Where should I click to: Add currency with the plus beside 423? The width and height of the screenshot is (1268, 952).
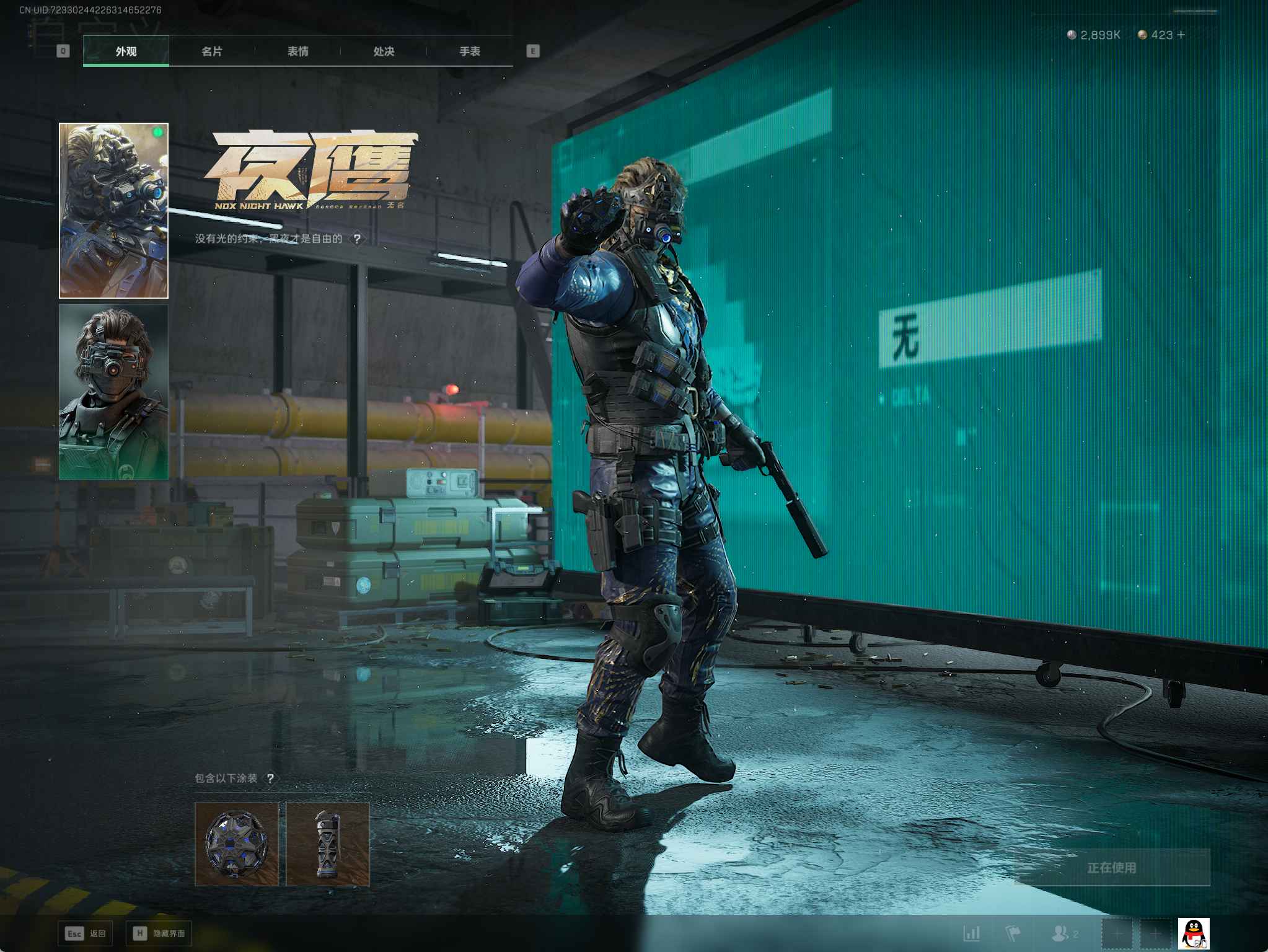tap(1181, 35)
